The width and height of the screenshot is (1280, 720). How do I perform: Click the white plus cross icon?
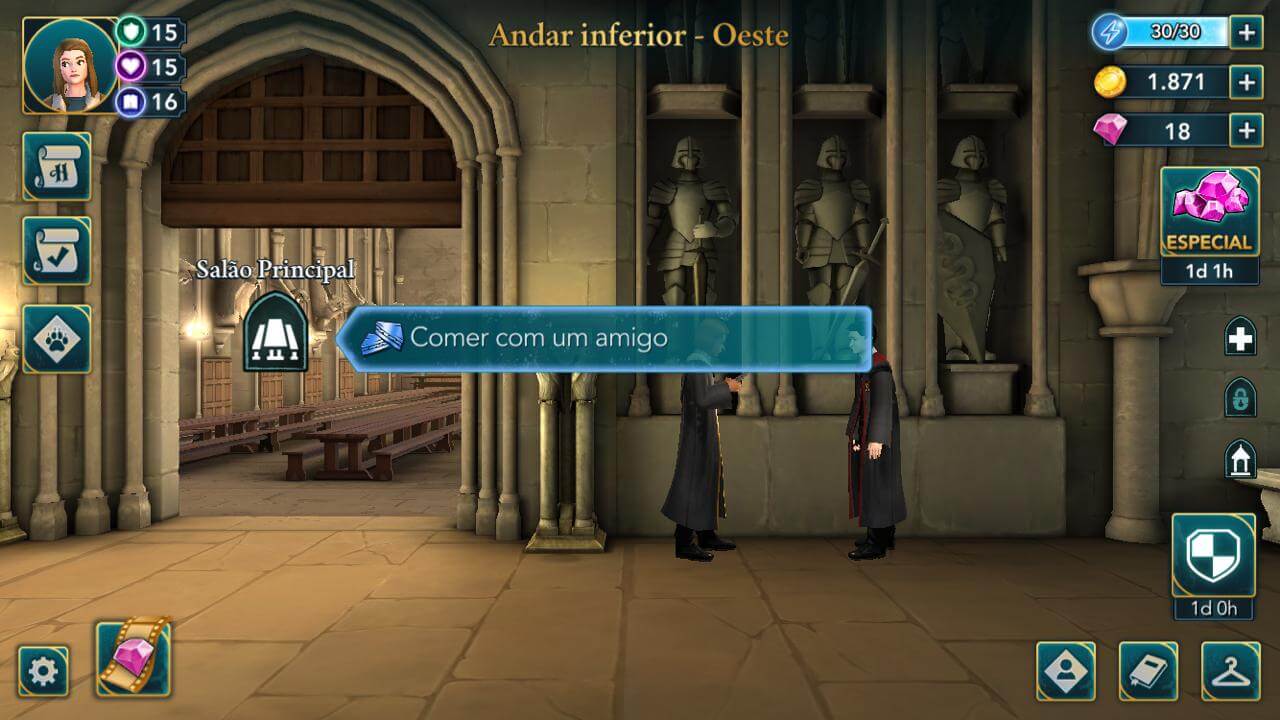point(1240,339)
